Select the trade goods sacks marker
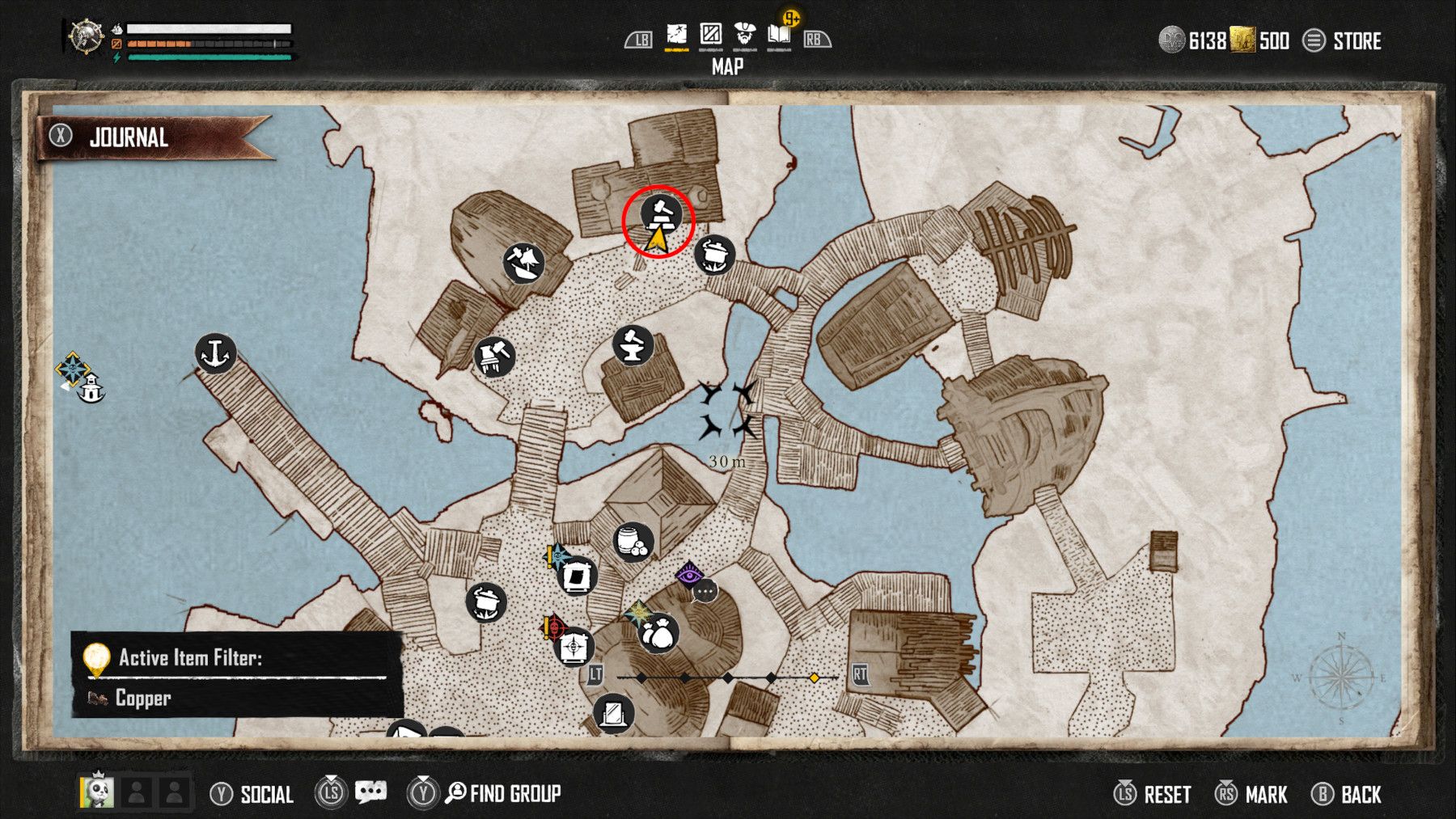This screenshot has height=819, width=1456. [x=657, y=631]
